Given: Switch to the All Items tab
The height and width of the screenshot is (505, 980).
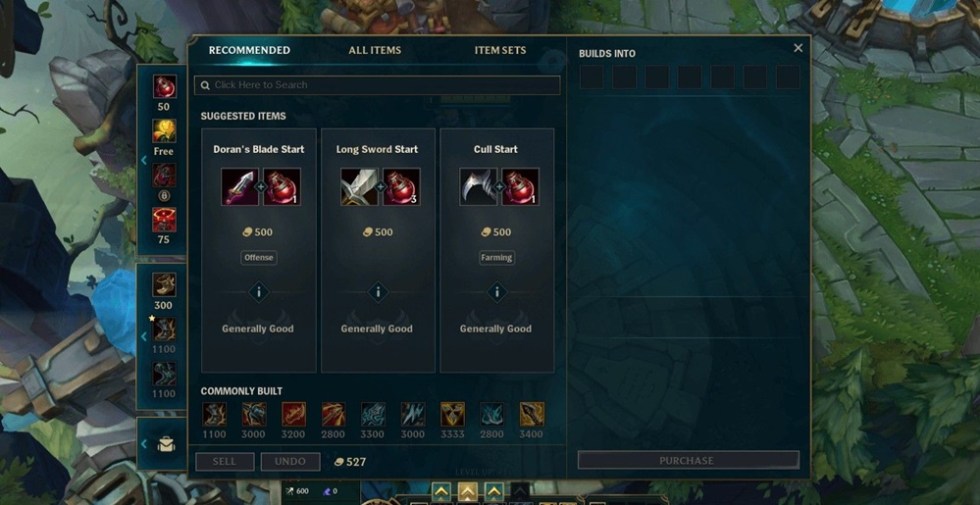Looking at the screenshot, I should coord(375,50).
